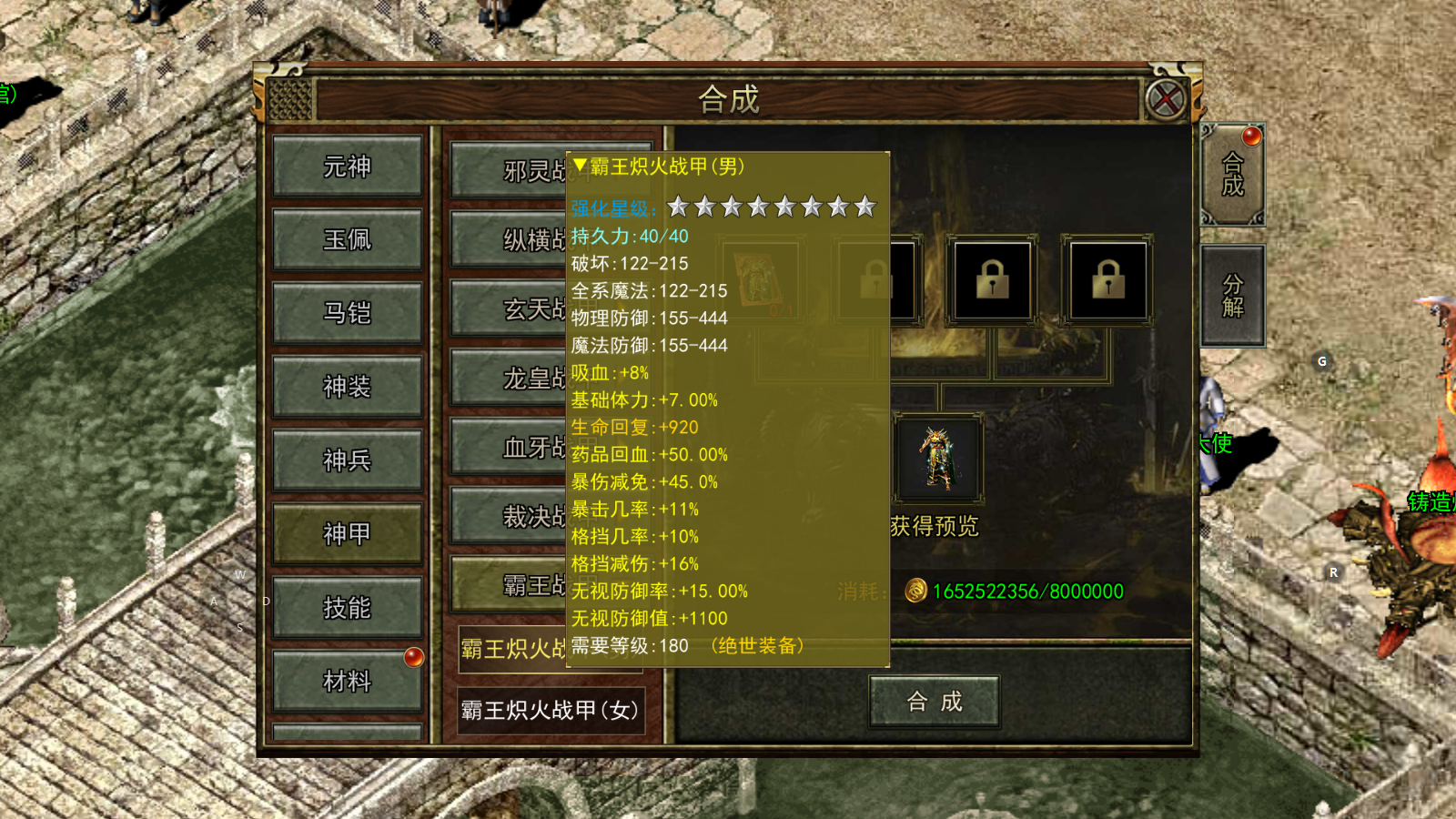Click the armor preview item icon
This screenshot has width=1456, height=819.
pyautogui.click(x=937, y=459)
